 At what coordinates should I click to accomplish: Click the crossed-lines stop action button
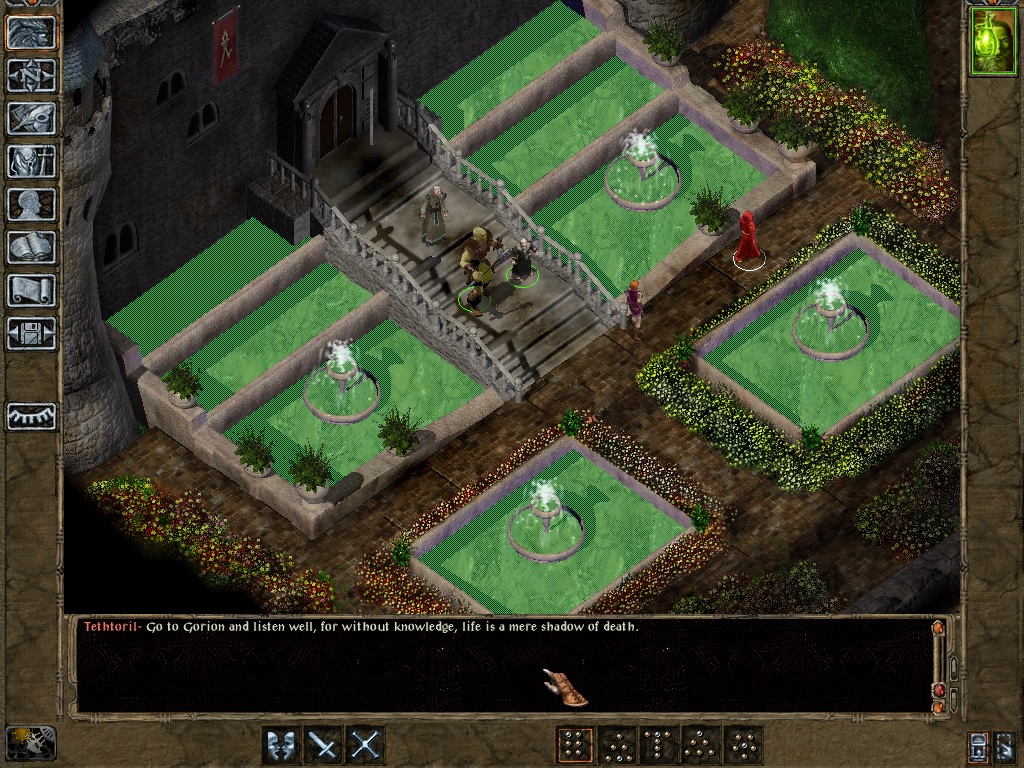[x=366, y=745]
